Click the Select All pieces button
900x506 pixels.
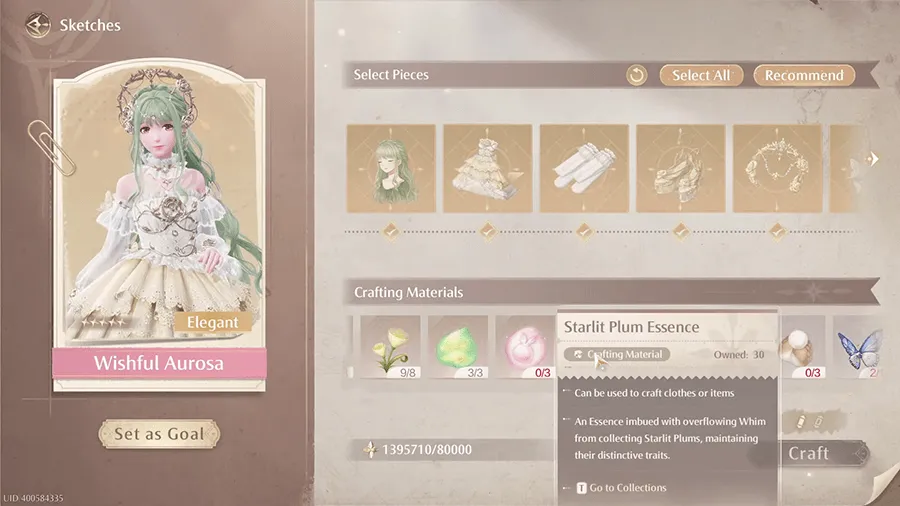701,75
